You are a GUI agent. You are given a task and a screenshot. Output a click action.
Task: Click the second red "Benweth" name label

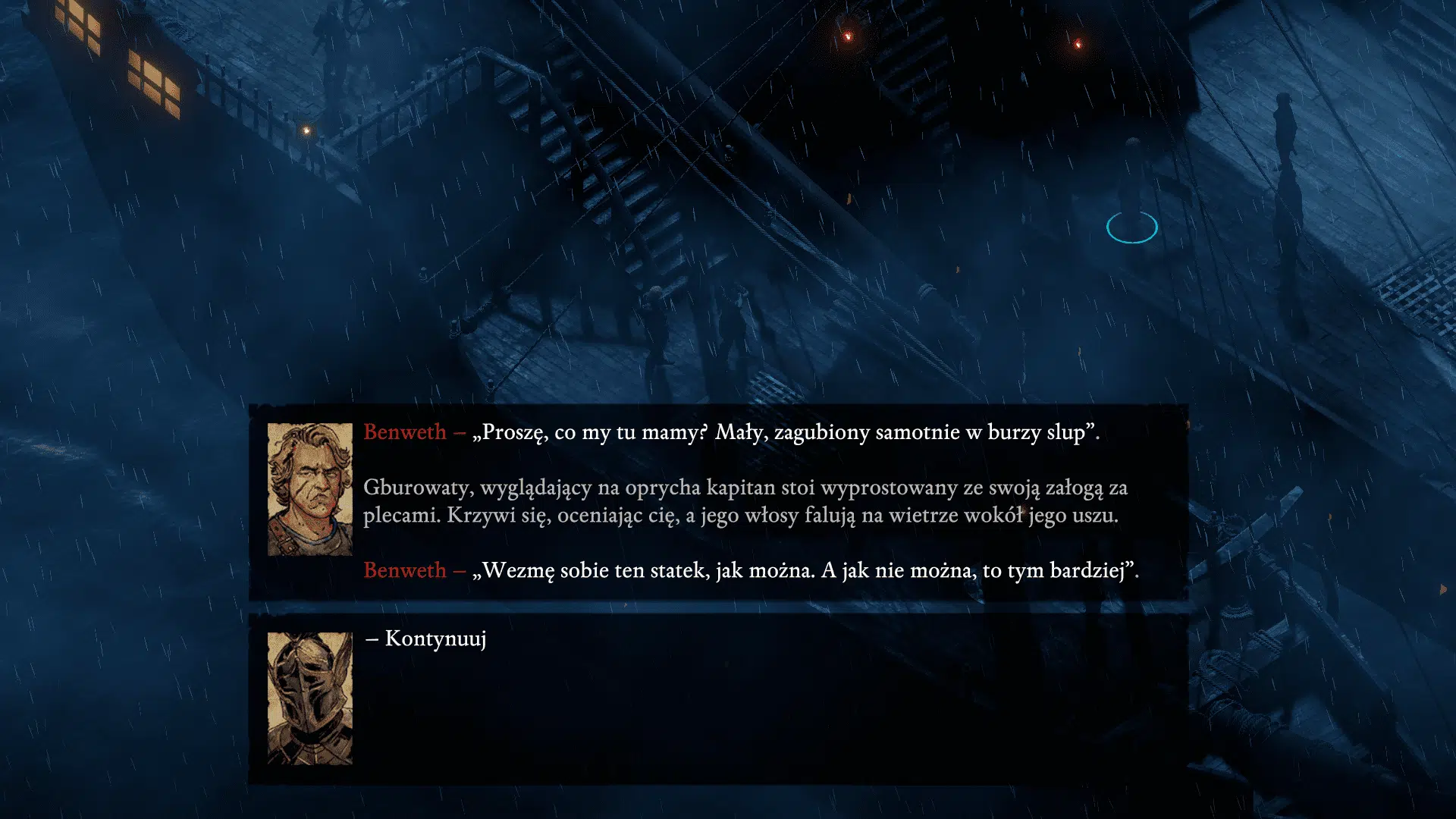[404, 570]
